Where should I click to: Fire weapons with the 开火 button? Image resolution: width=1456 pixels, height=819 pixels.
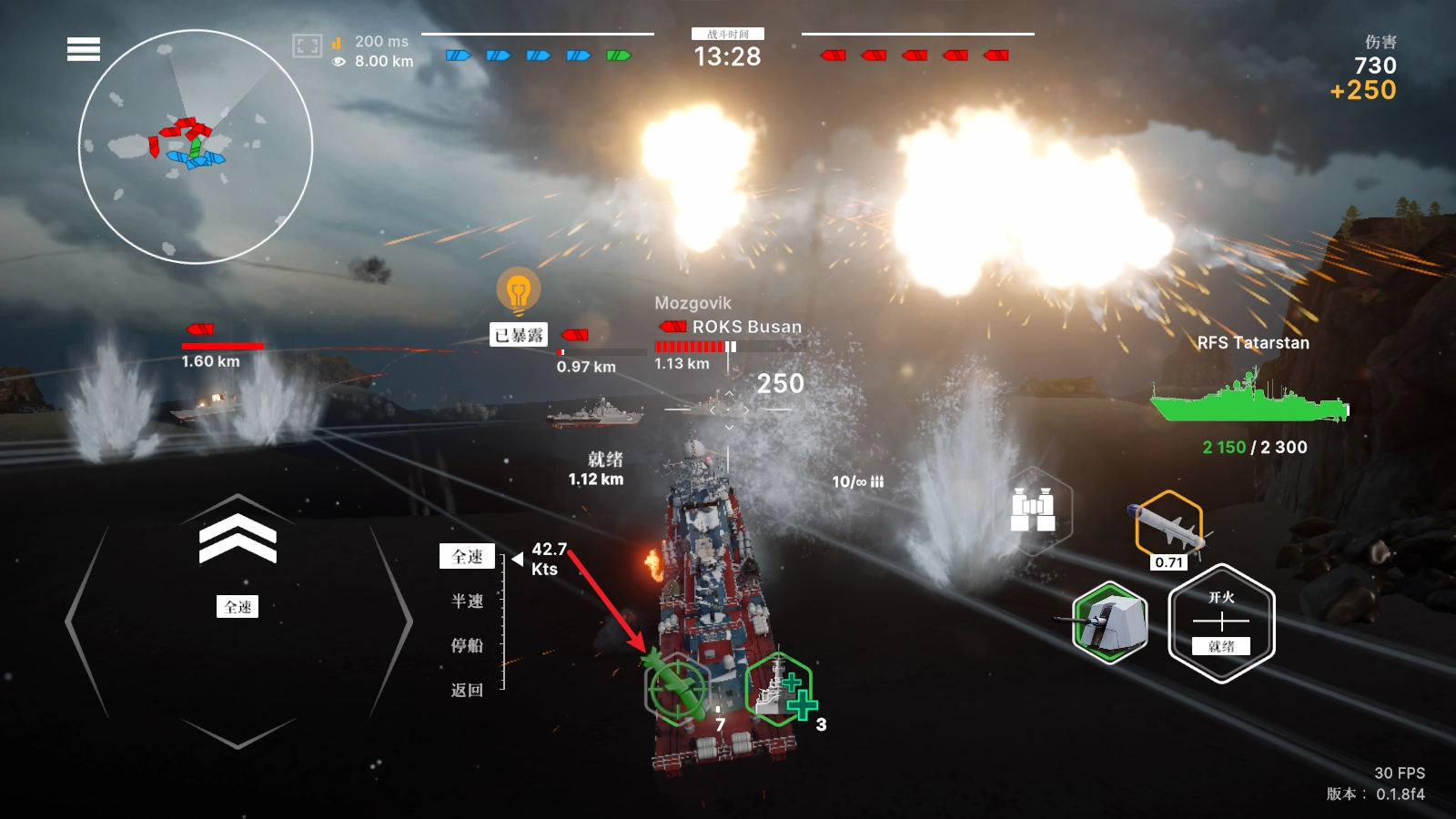point(1221,623)
